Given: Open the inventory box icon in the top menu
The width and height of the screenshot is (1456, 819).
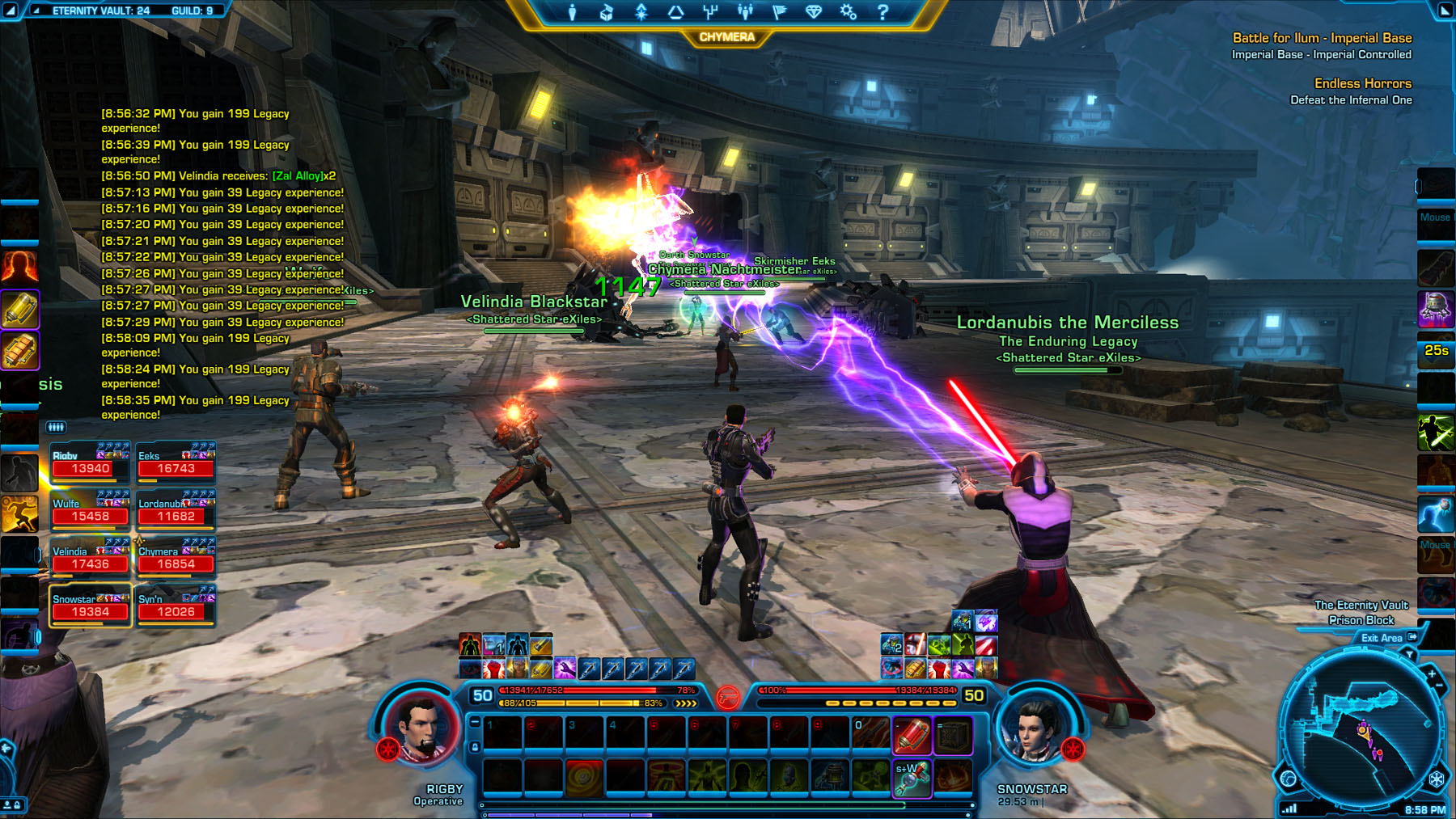Looking at the screenshot, I should click(x=606, y=12).
